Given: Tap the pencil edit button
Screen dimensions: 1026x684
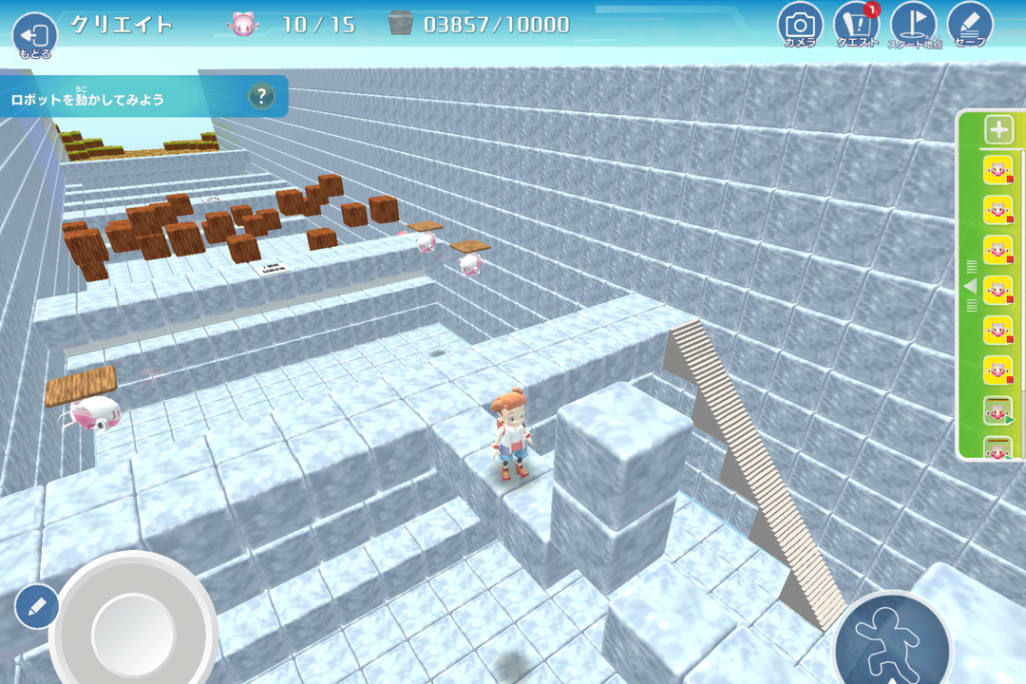Looking at the screenshot, I should point(37,606).
